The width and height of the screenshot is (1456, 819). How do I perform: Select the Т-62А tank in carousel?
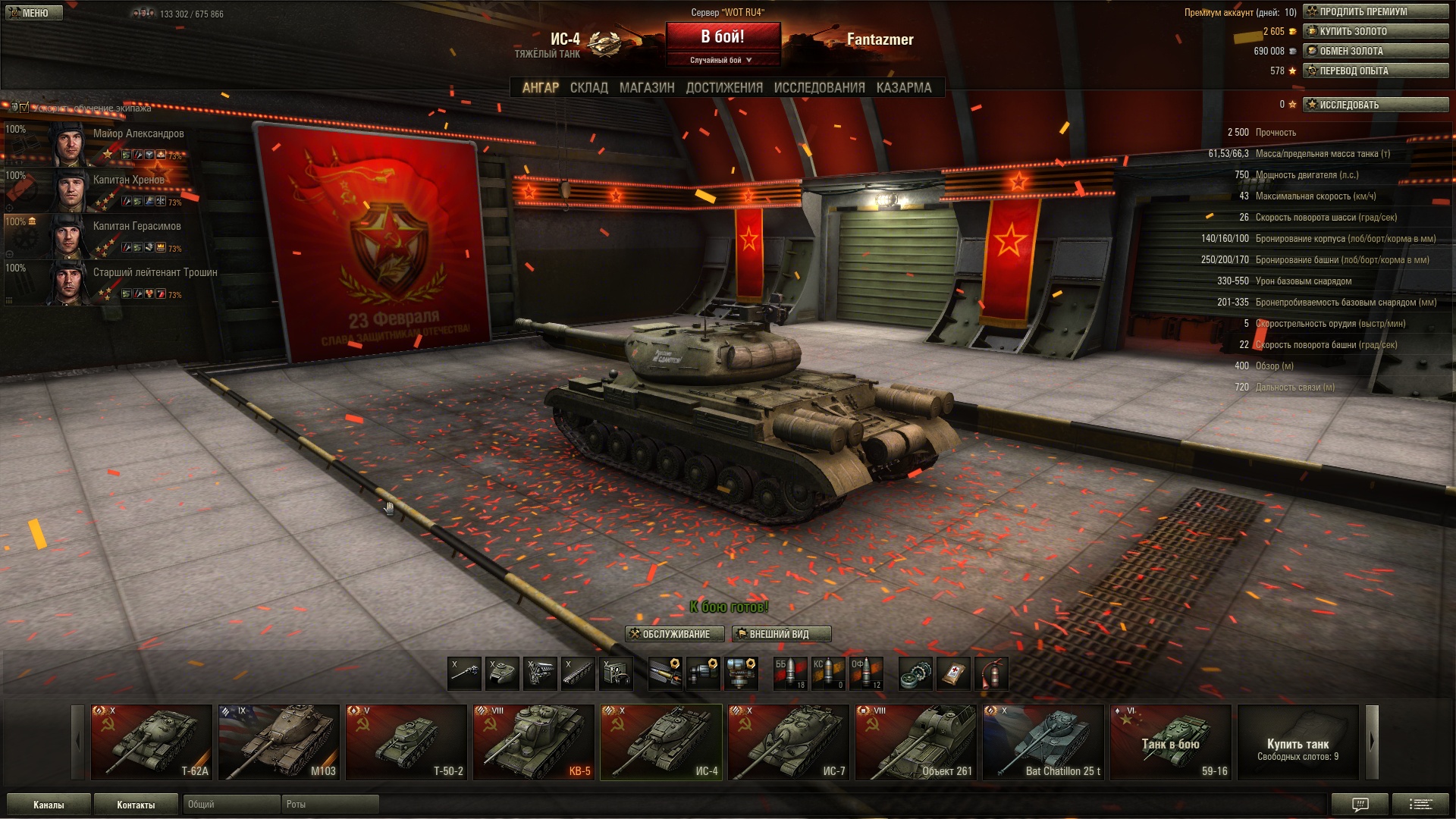pyautogui.click(x=152, y=742)
